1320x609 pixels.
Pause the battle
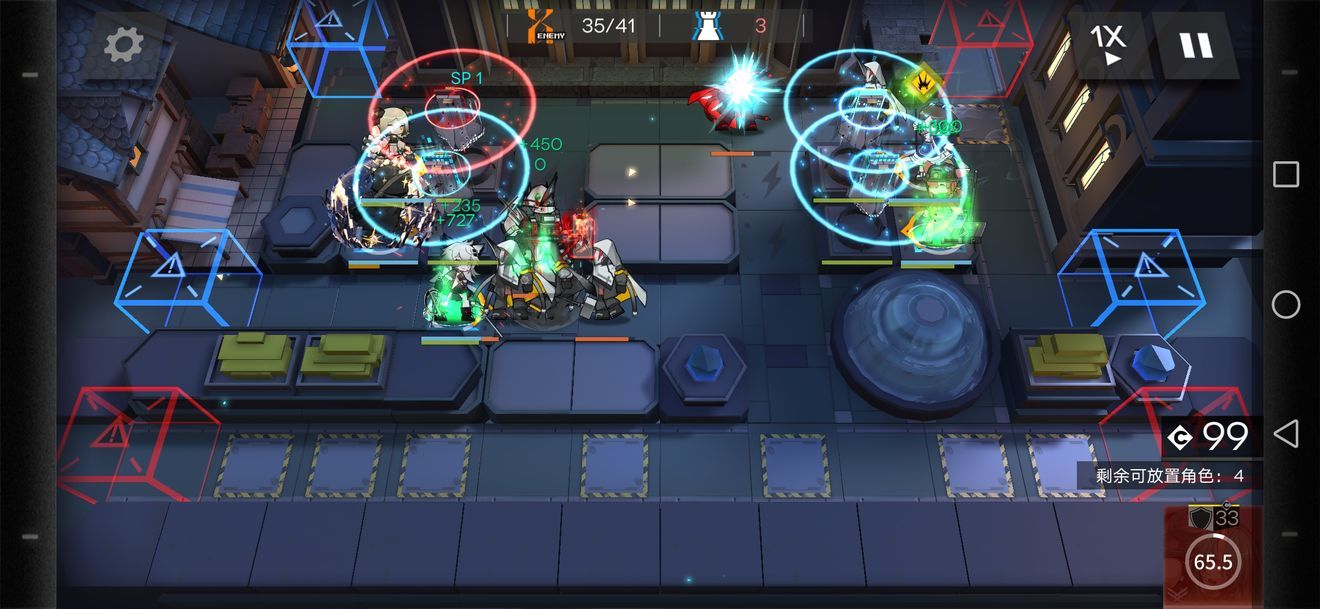pos(1194,45)
